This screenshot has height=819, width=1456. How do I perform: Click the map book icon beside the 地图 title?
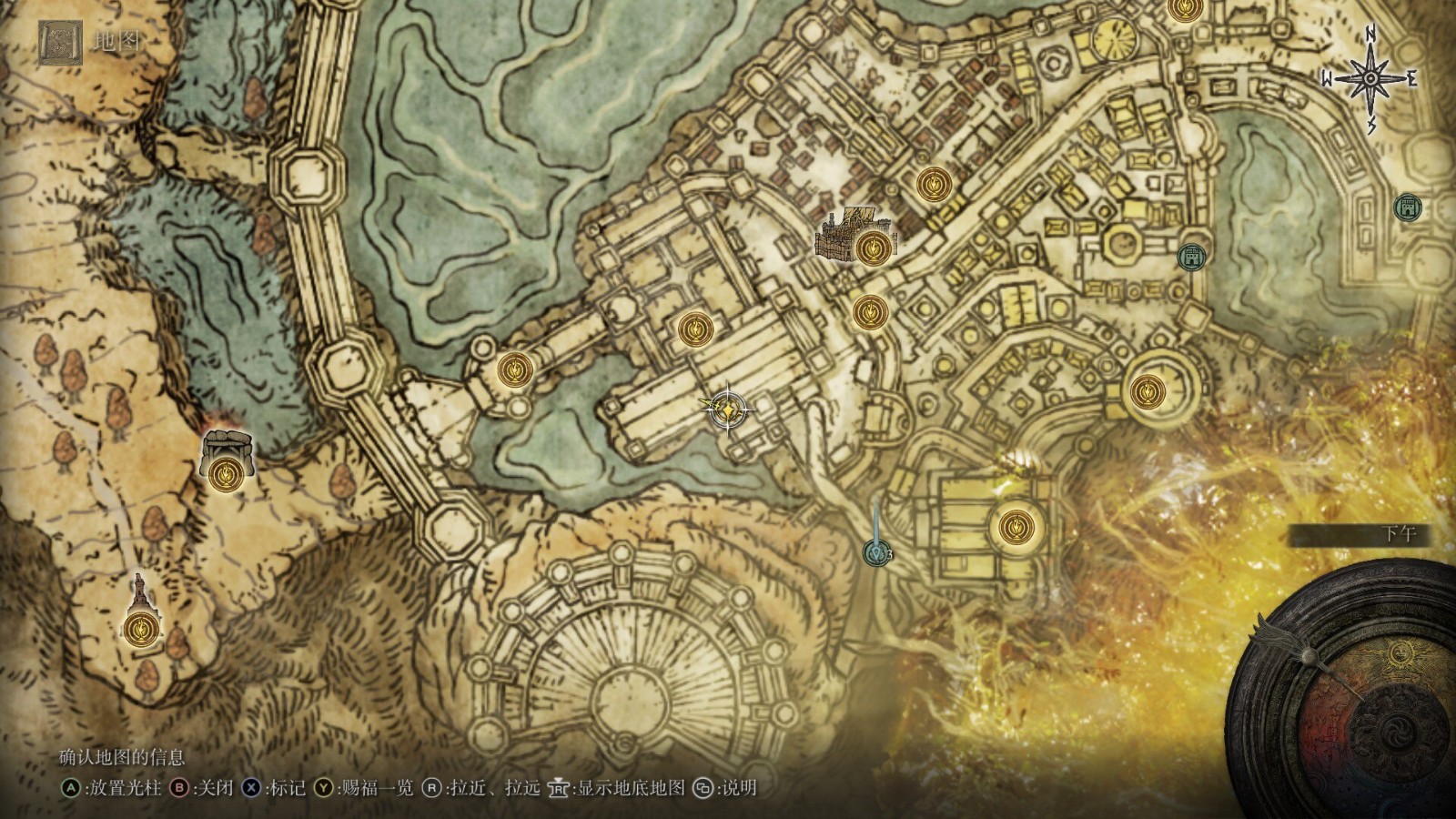point(61,43)
